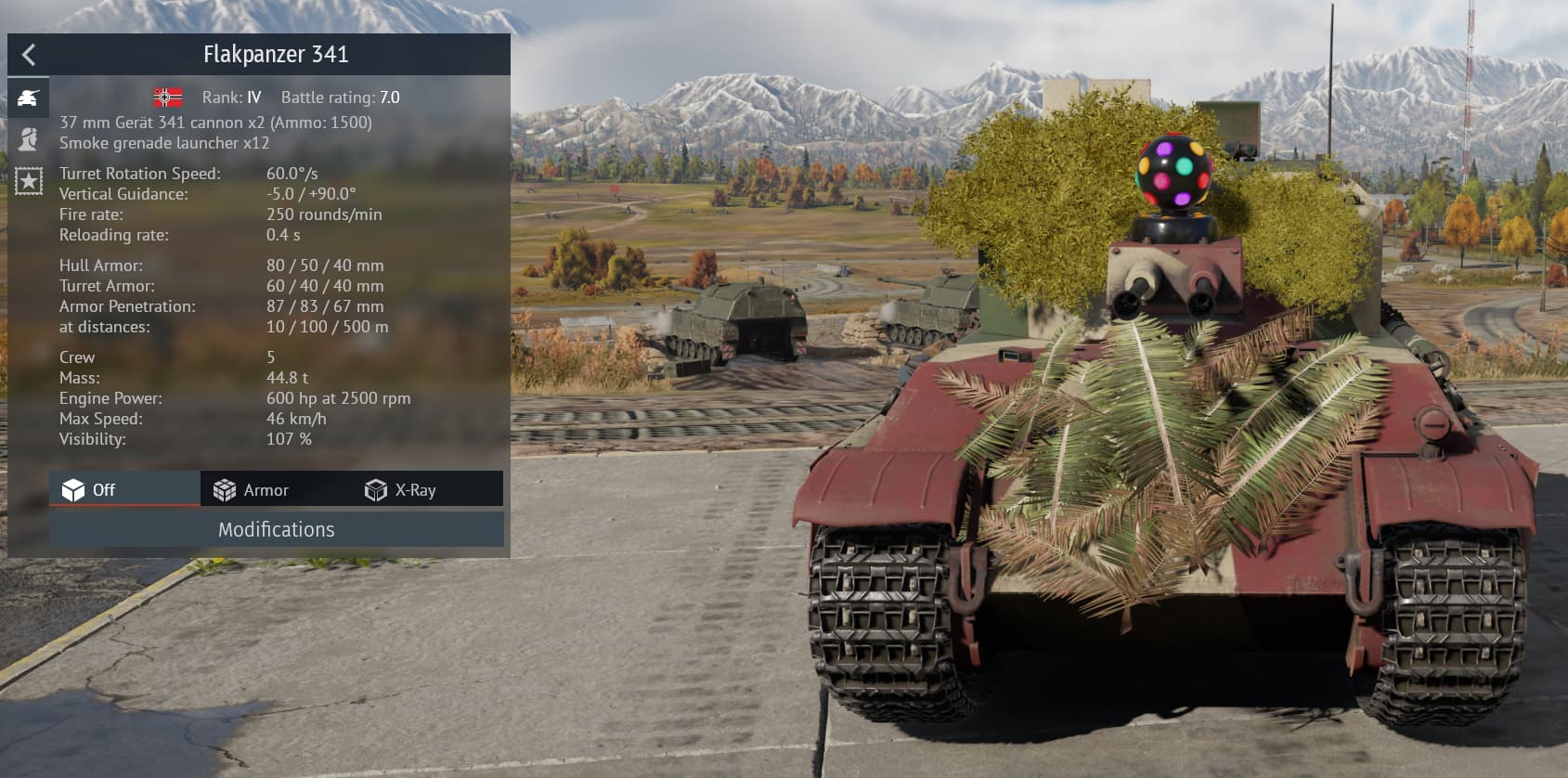Viewport: 1568px width, 778px height.
Task: Switch to the star icon tab
Action: pyautogui.click(x=28, y=180)
